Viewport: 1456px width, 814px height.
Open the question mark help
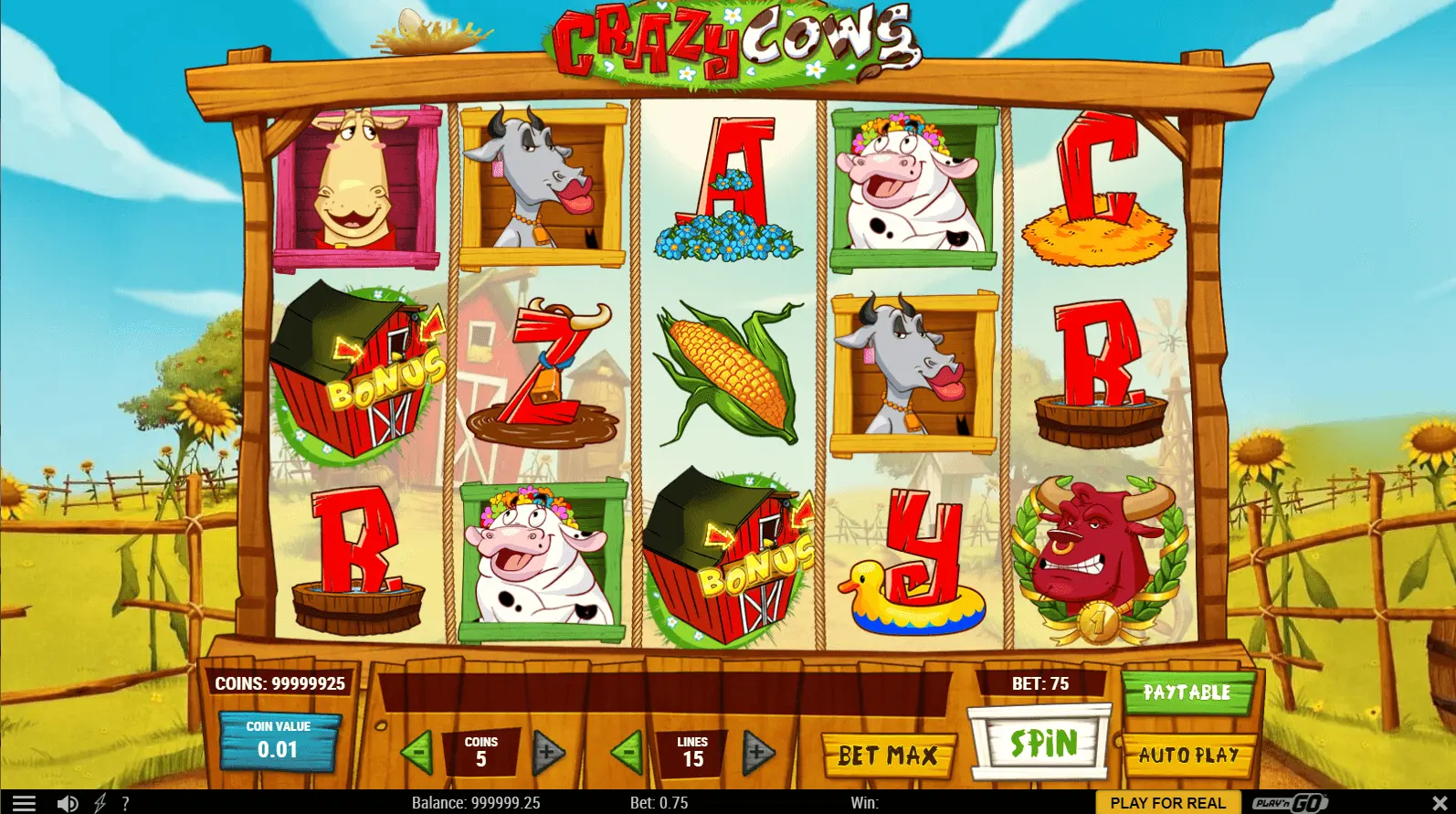pos(125,803)
